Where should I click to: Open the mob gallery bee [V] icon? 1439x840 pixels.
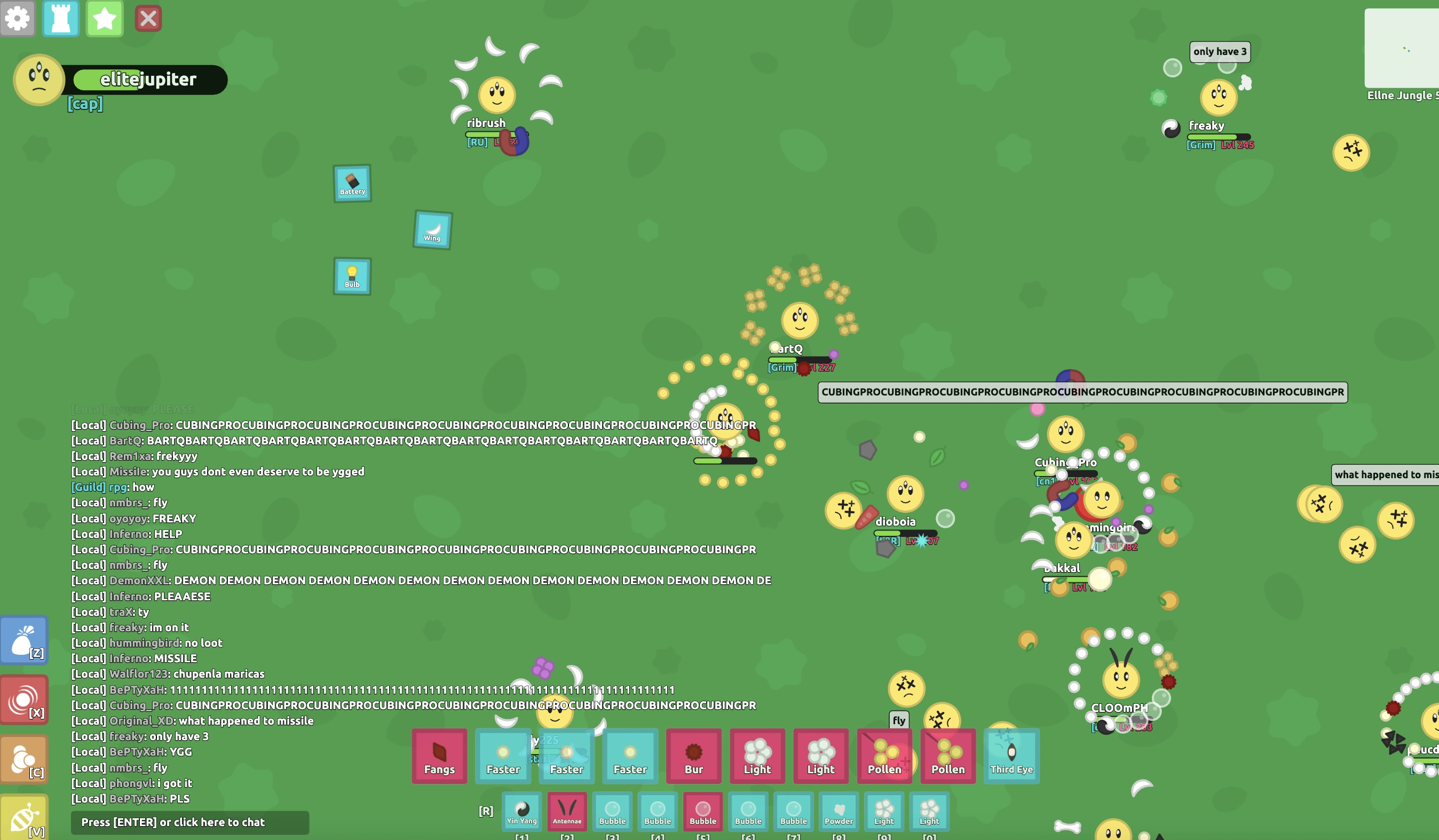point(25,818)
